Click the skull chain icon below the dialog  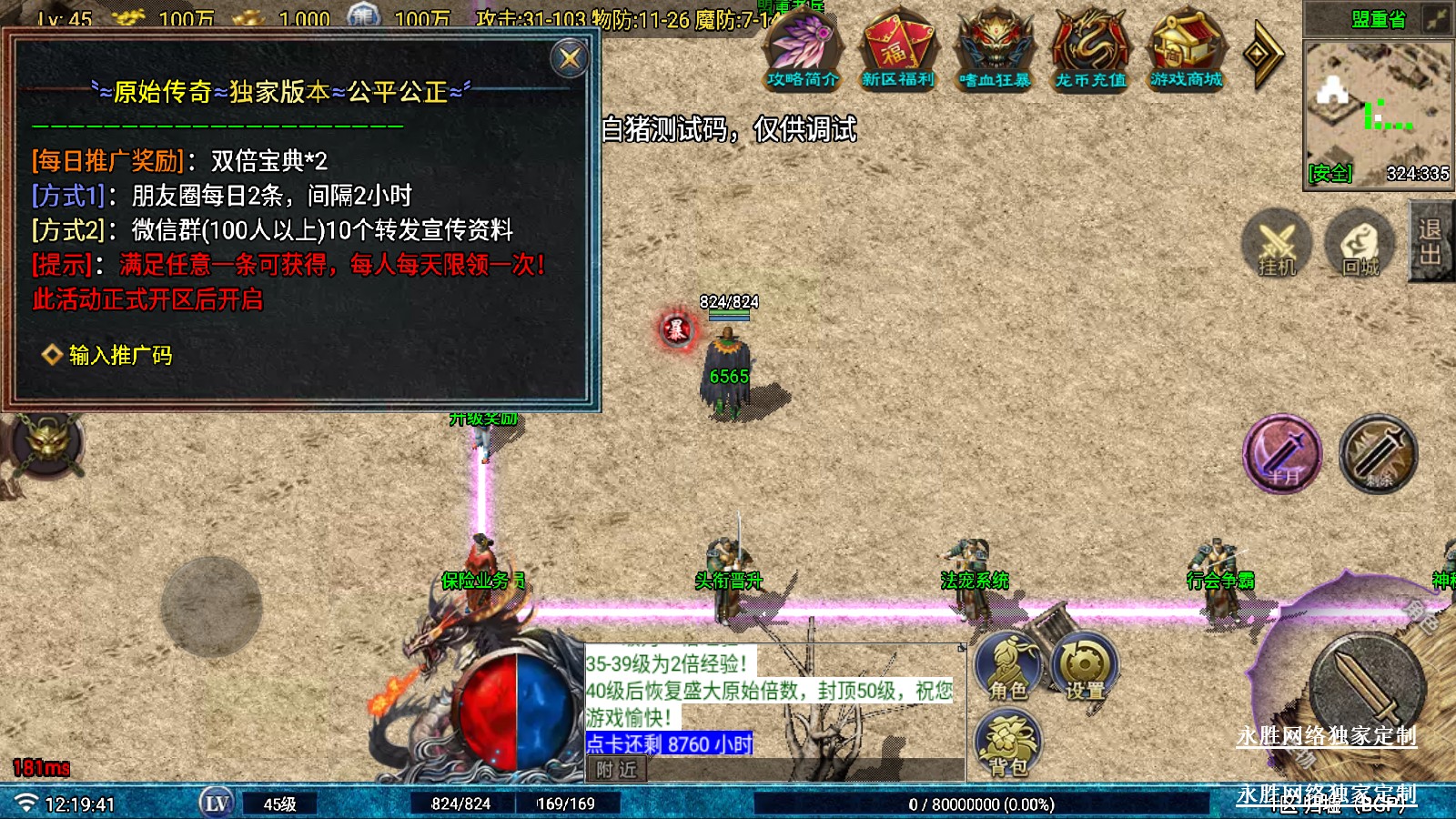point(47,445)
